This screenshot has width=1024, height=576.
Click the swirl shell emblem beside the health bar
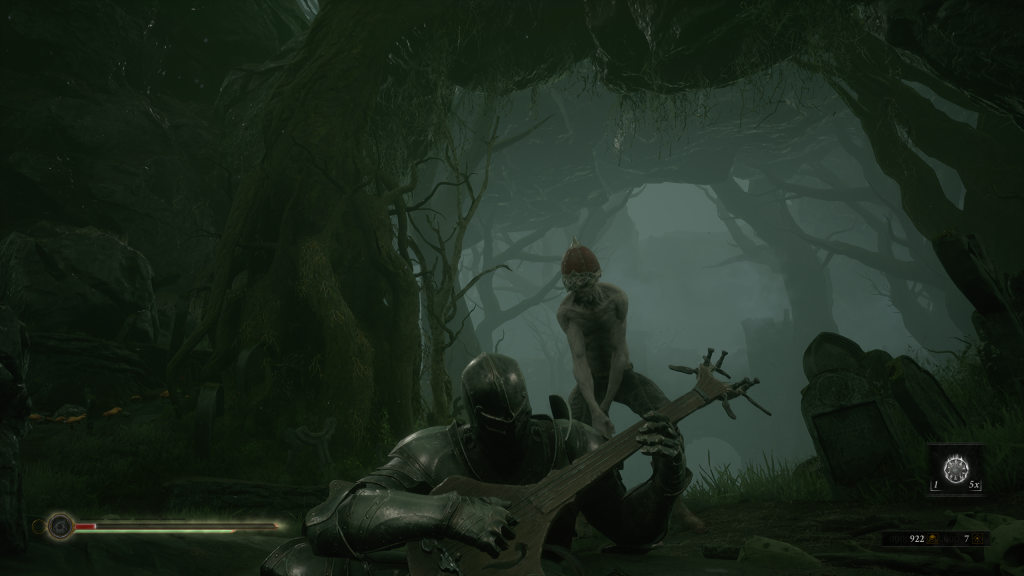click(61, 525)
